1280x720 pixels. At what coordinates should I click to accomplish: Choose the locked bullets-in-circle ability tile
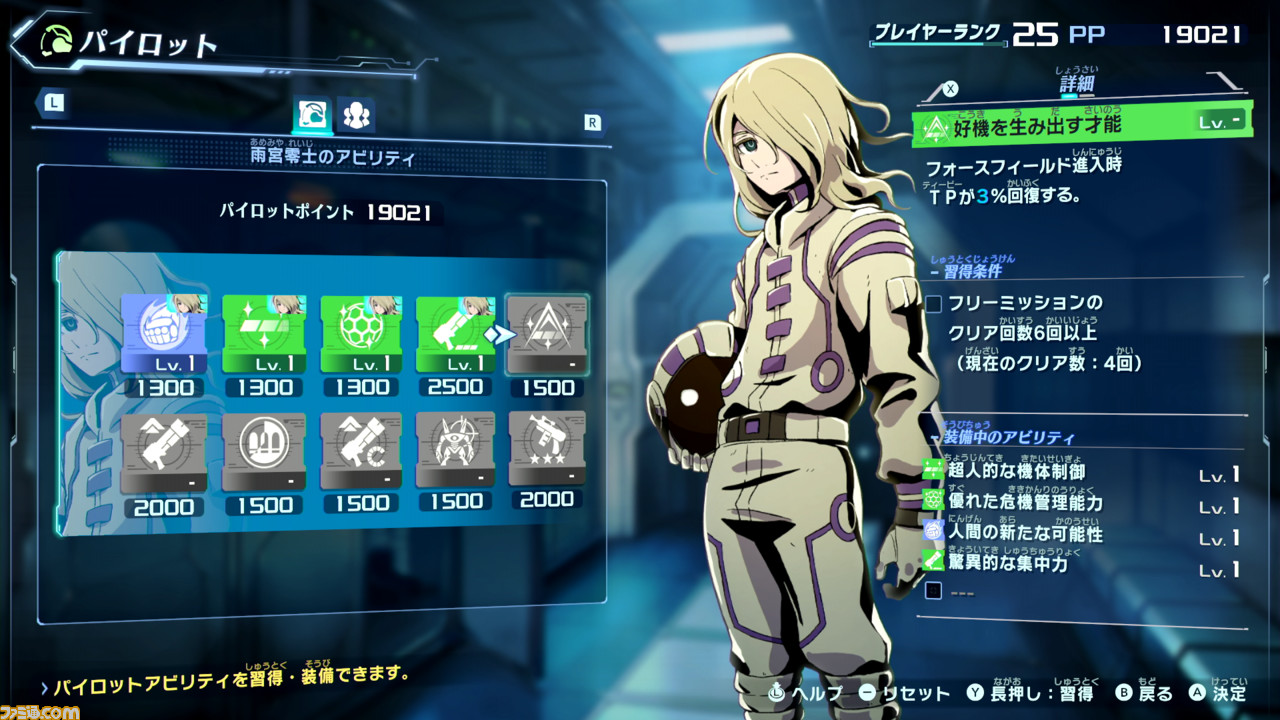[263, 453]
